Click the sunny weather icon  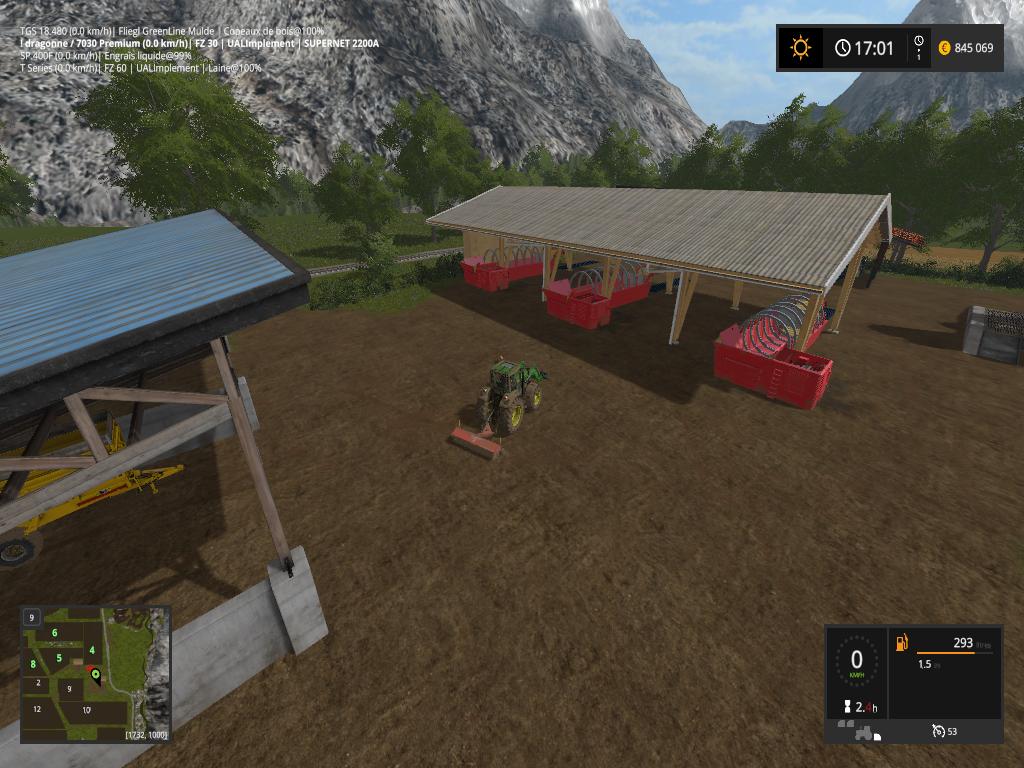800,47
